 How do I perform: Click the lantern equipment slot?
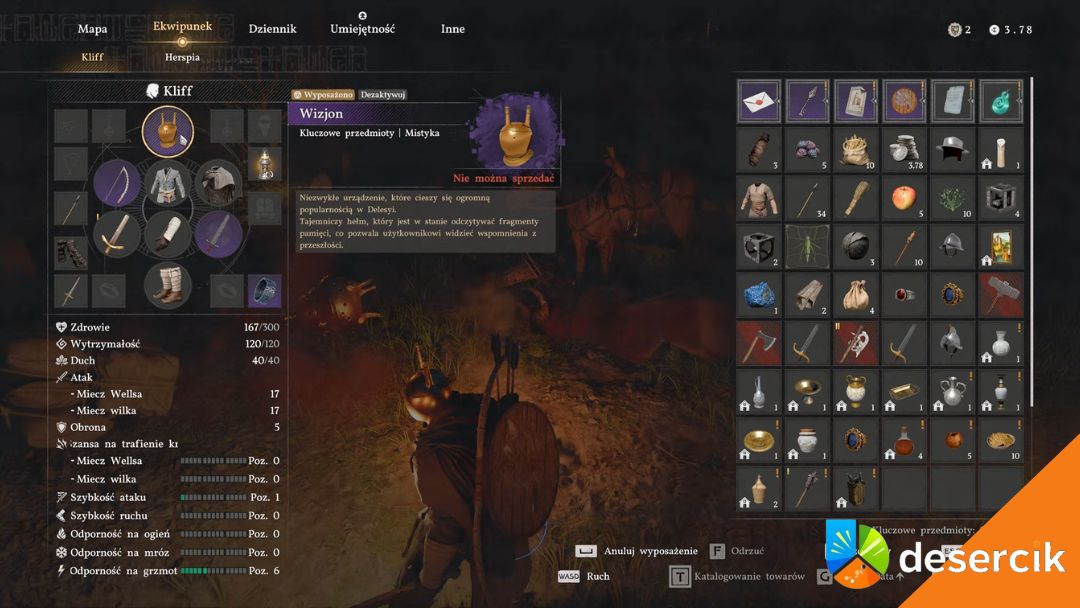tap(264, 164)
